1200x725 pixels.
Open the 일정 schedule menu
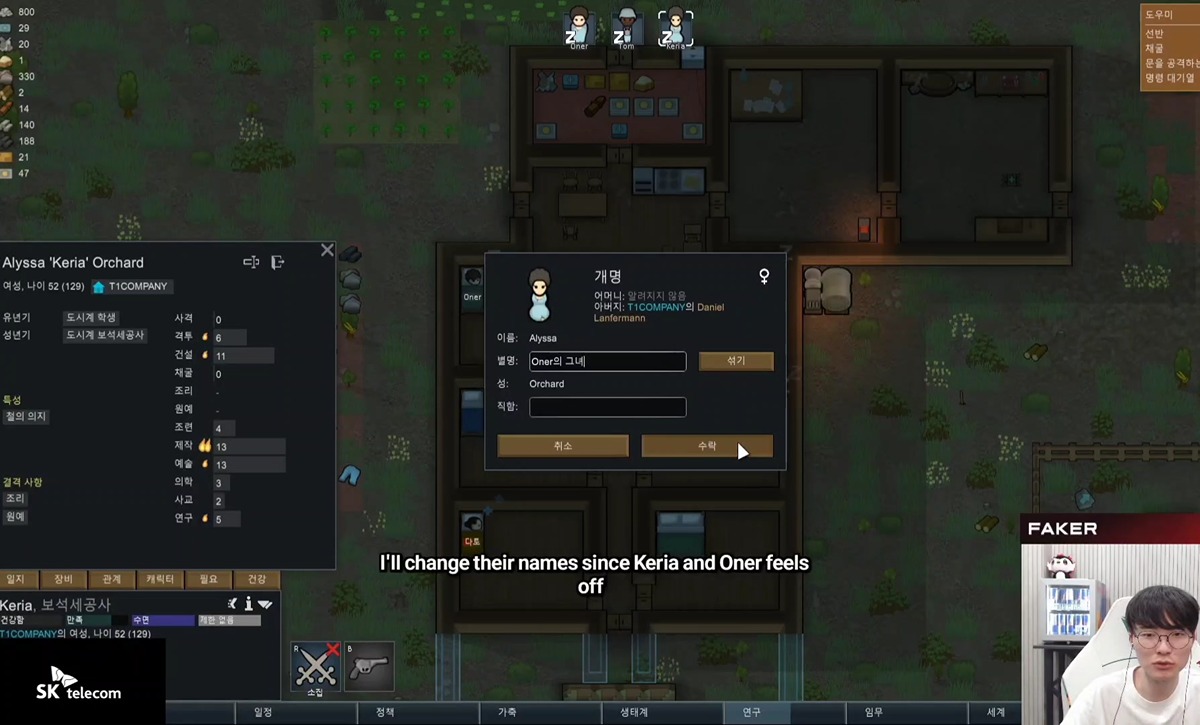263,712
